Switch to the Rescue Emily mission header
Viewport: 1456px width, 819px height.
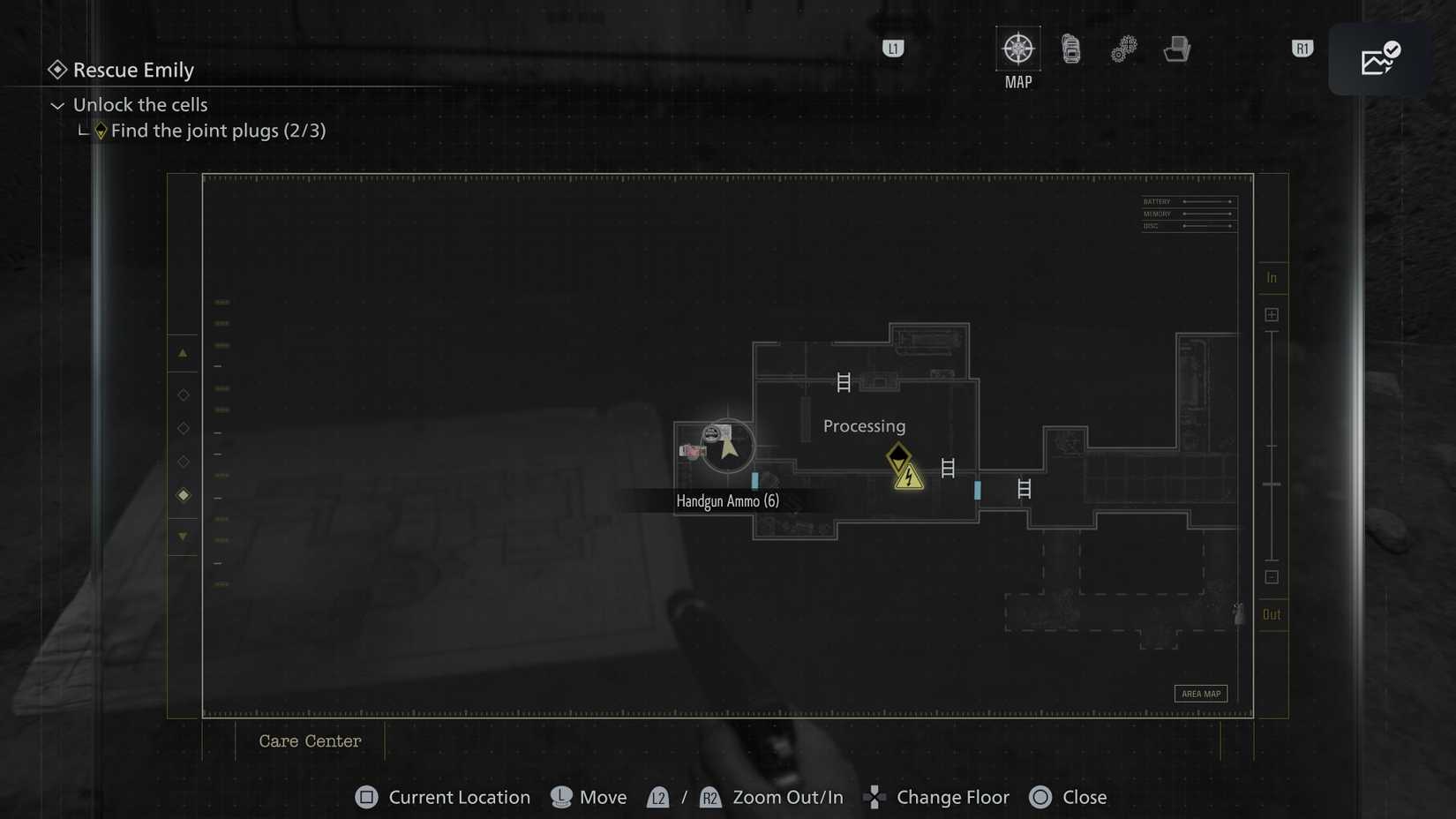(x=133, y=70)
